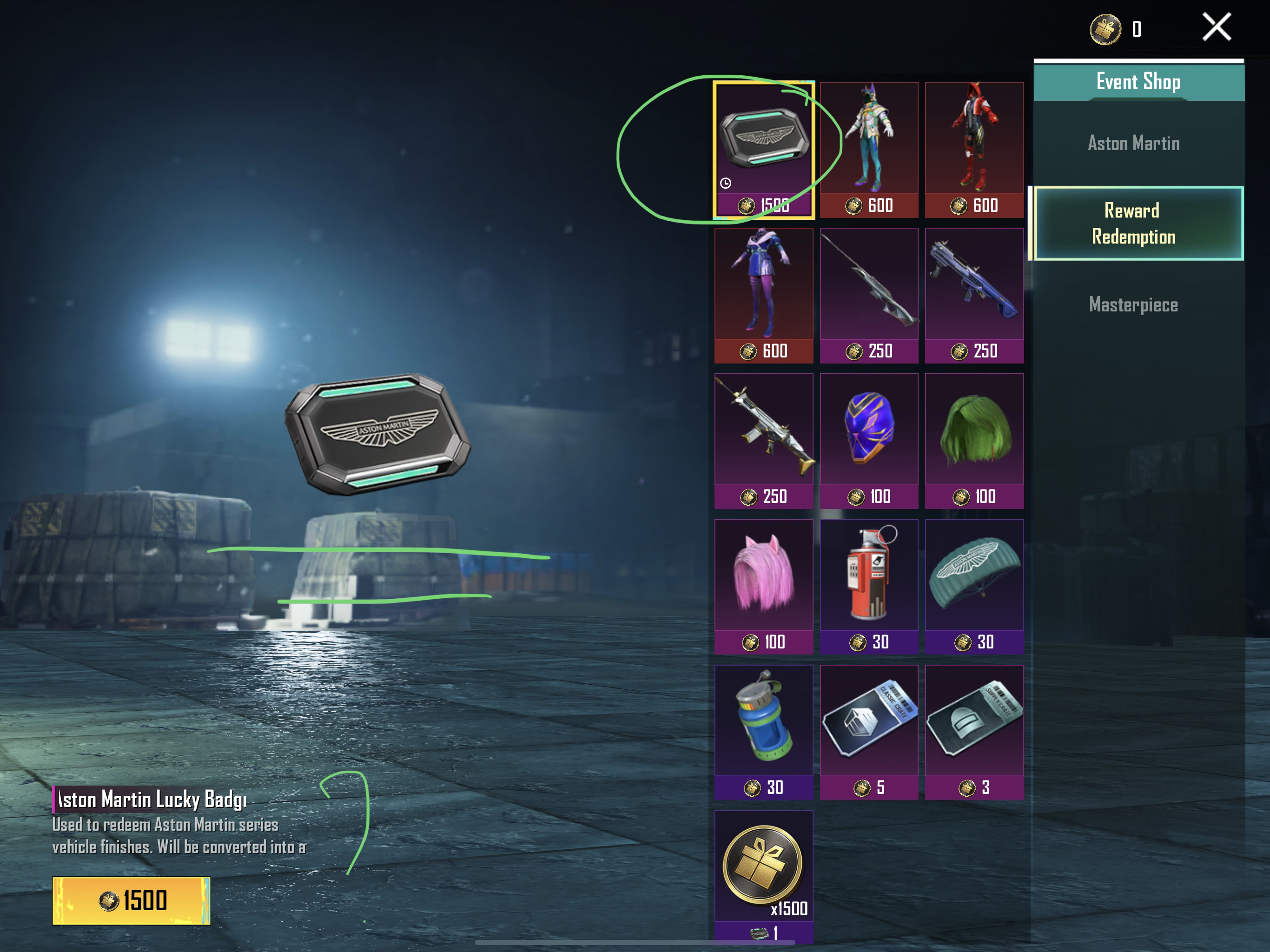Open the Masterpiece tab
Screen dimensions: 1270x952
(1133, 304)
